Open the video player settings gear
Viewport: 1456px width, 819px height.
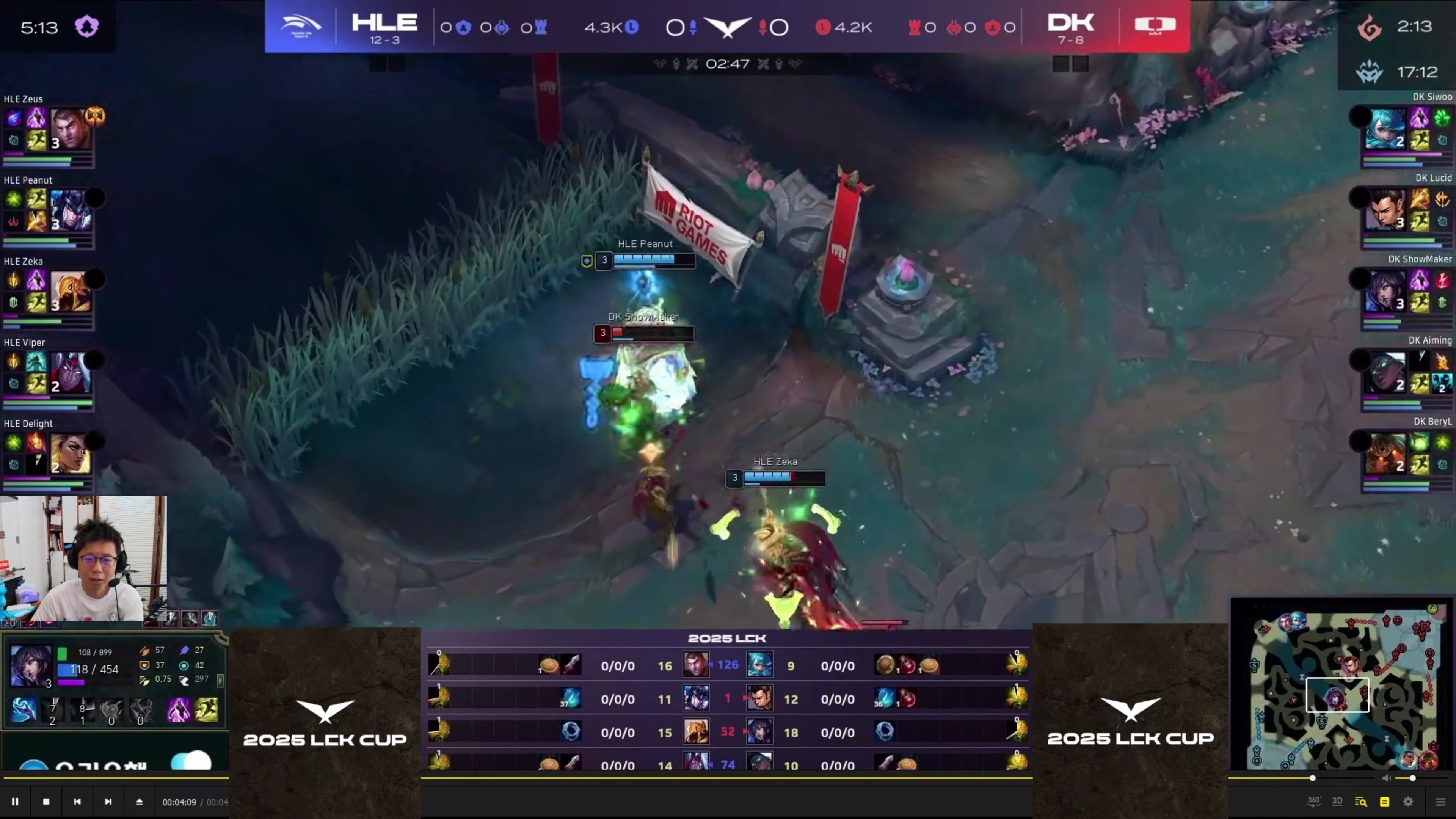[1408, 802]
